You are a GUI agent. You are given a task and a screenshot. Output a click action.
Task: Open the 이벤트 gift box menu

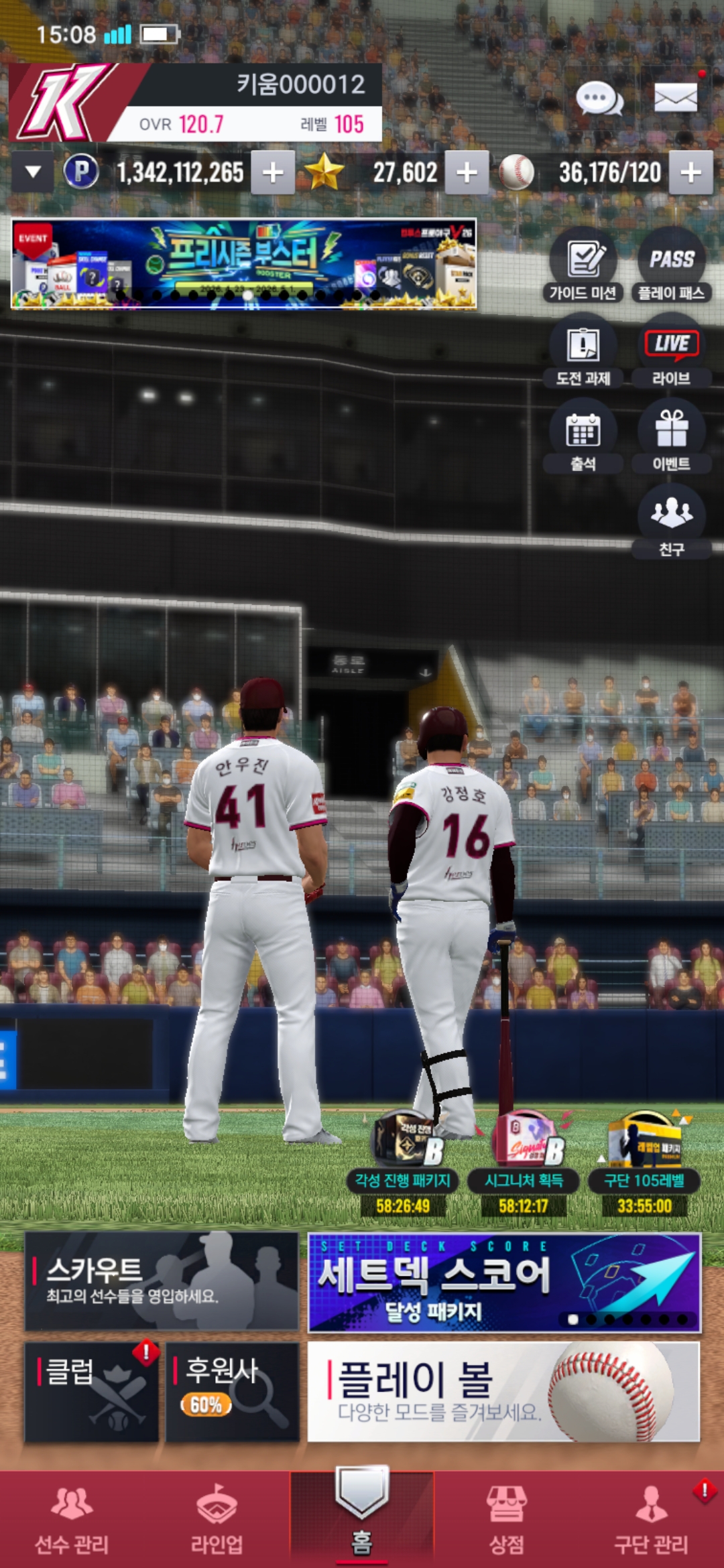[671, 438]
